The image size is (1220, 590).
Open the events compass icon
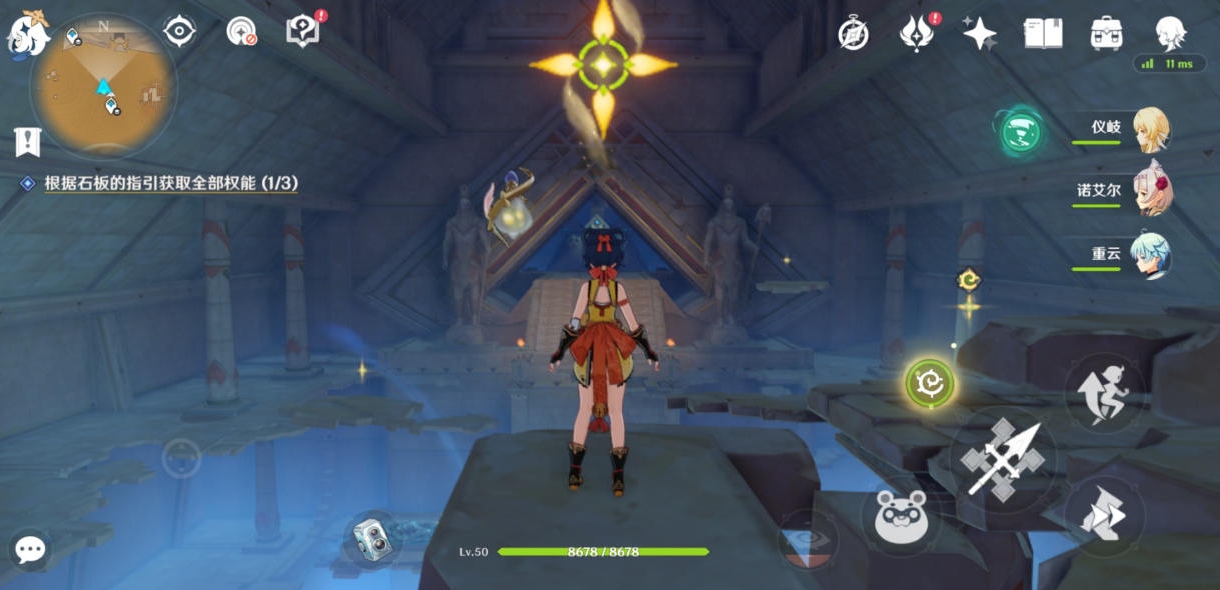tap(853, 34)
